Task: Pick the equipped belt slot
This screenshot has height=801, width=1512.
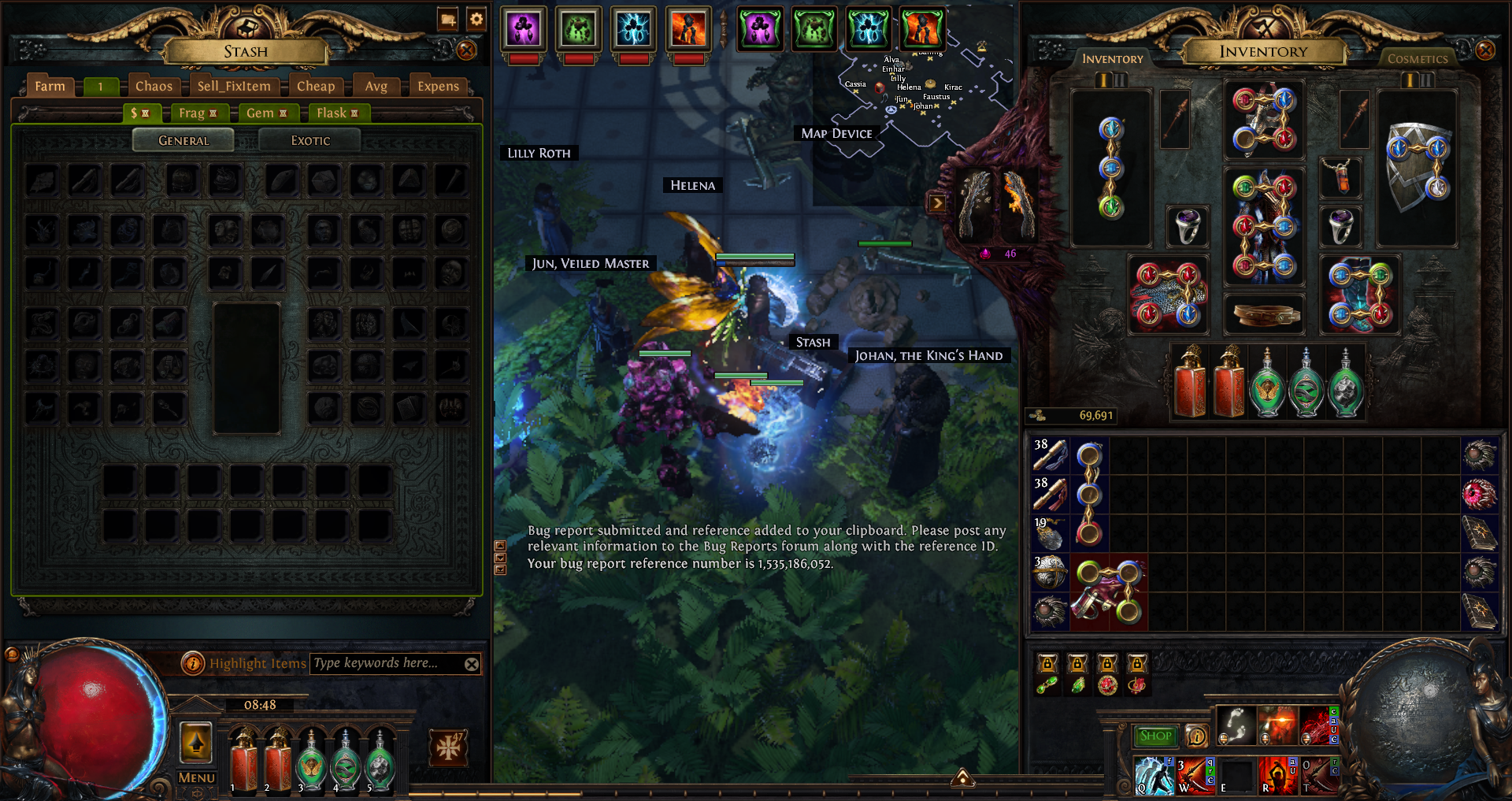Action: pos(1264,314)
